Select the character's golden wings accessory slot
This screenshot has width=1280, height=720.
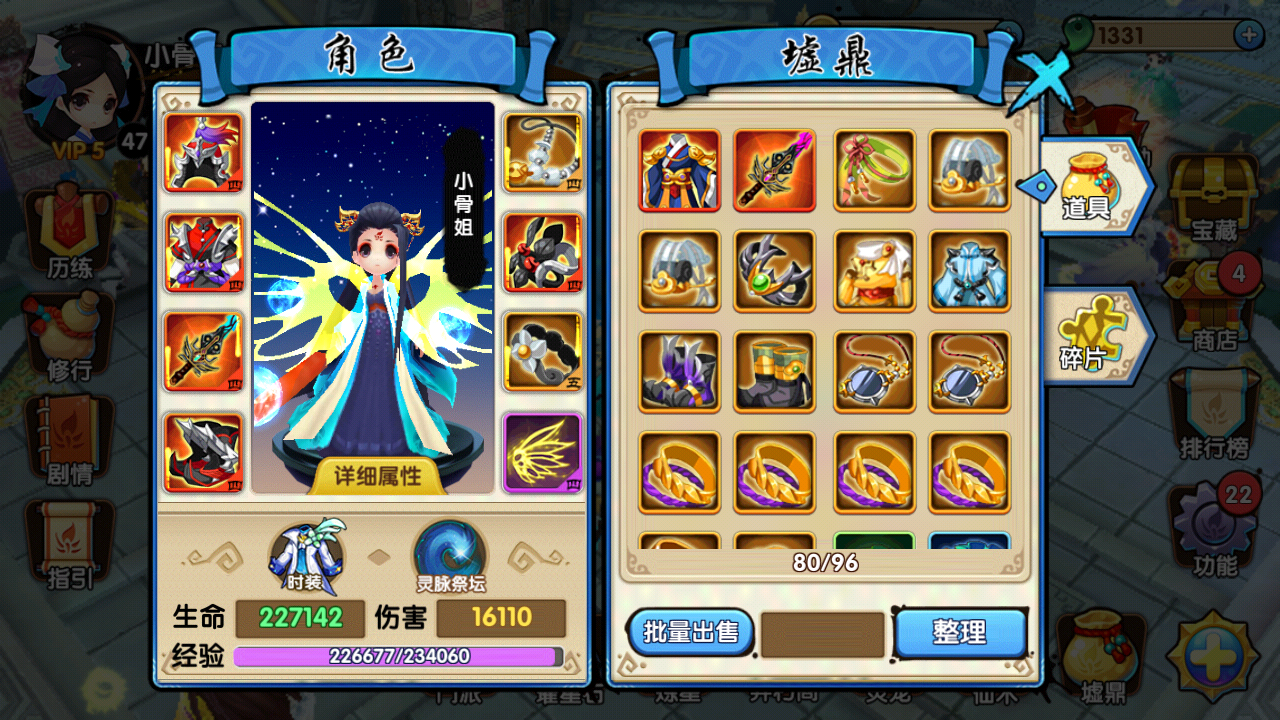tap(544, 452)
